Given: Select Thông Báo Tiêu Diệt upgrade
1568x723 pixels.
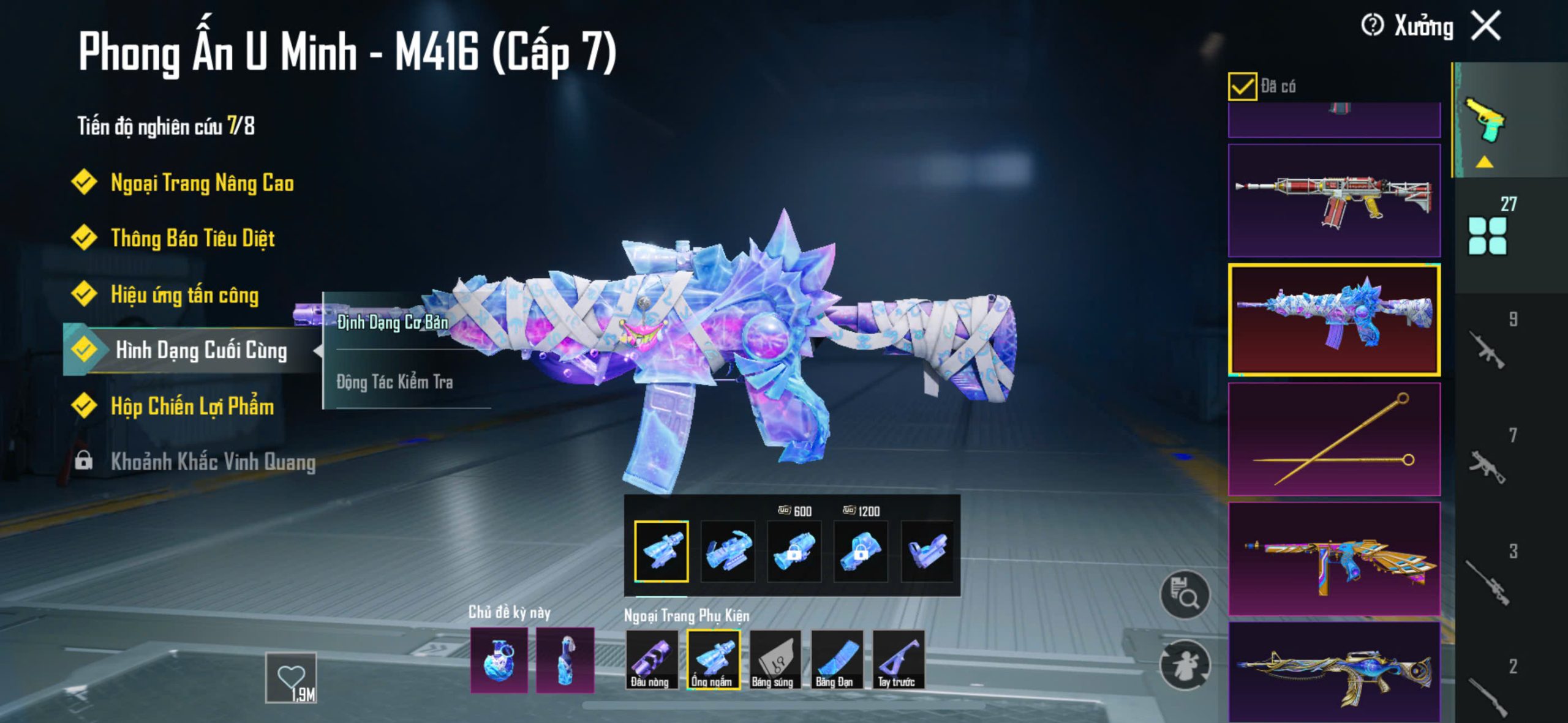Looking at the screenshot, I should tap(192, 238).
